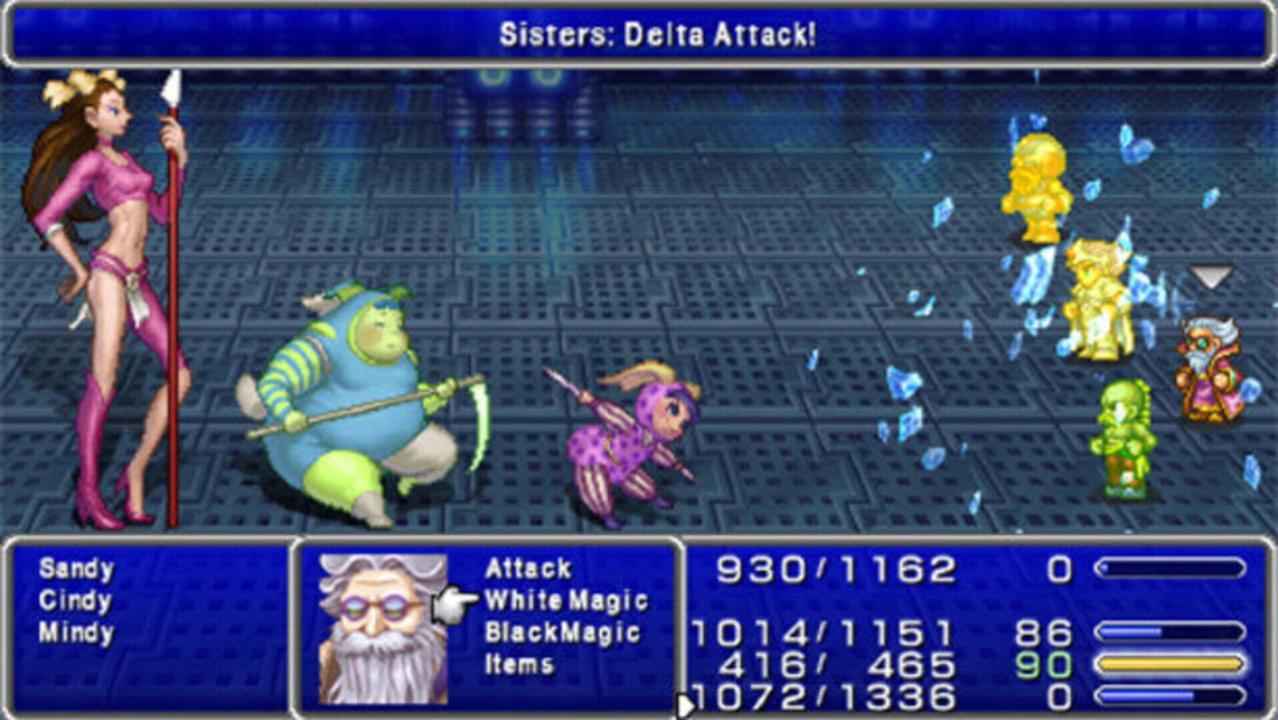Screen dimensions: 1278x720
Task: Open the Items command
Action: 518,665
